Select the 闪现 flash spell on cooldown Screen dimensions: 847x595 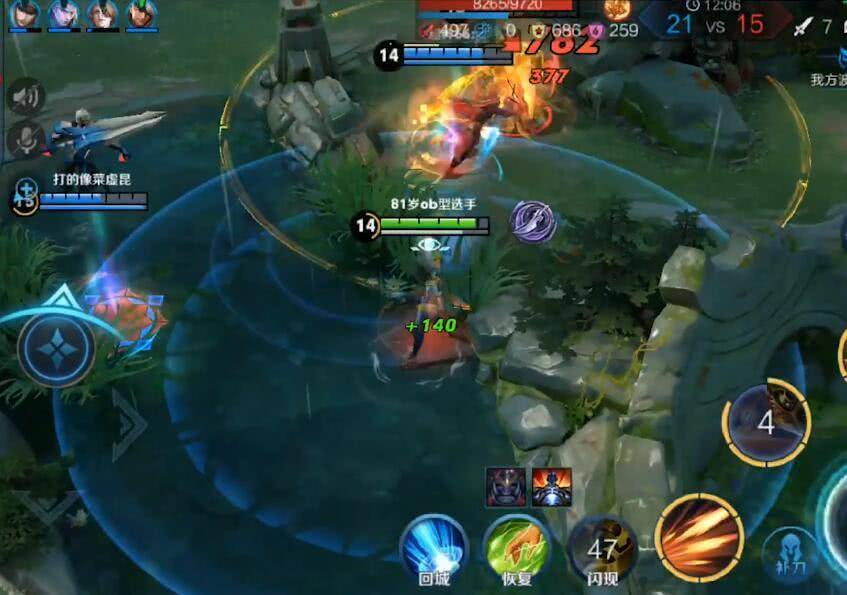pyautogui.click(x=602, y=546)
